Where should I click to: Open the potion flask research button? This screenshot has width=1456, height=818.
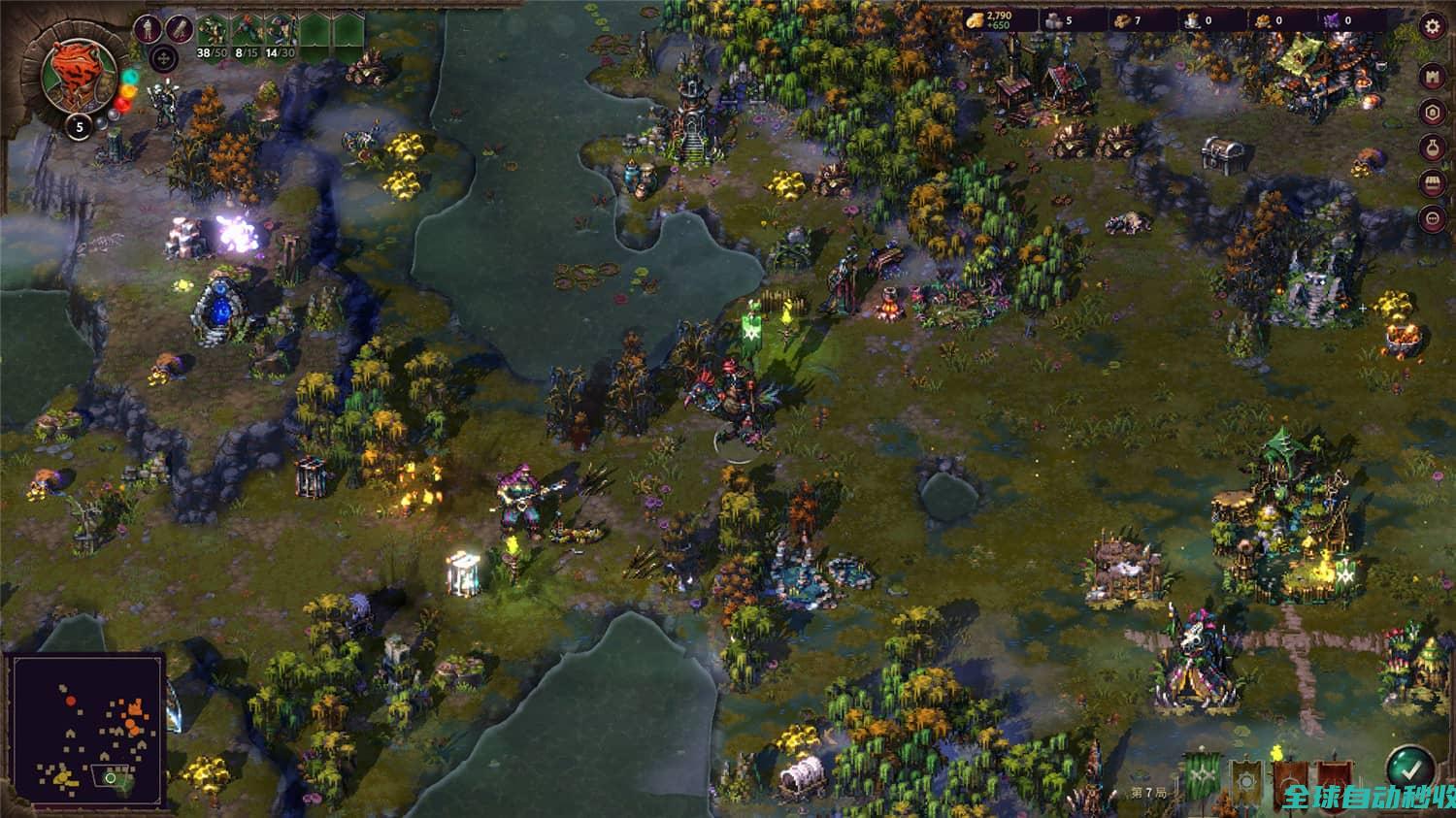click(x=1433, y=147)
